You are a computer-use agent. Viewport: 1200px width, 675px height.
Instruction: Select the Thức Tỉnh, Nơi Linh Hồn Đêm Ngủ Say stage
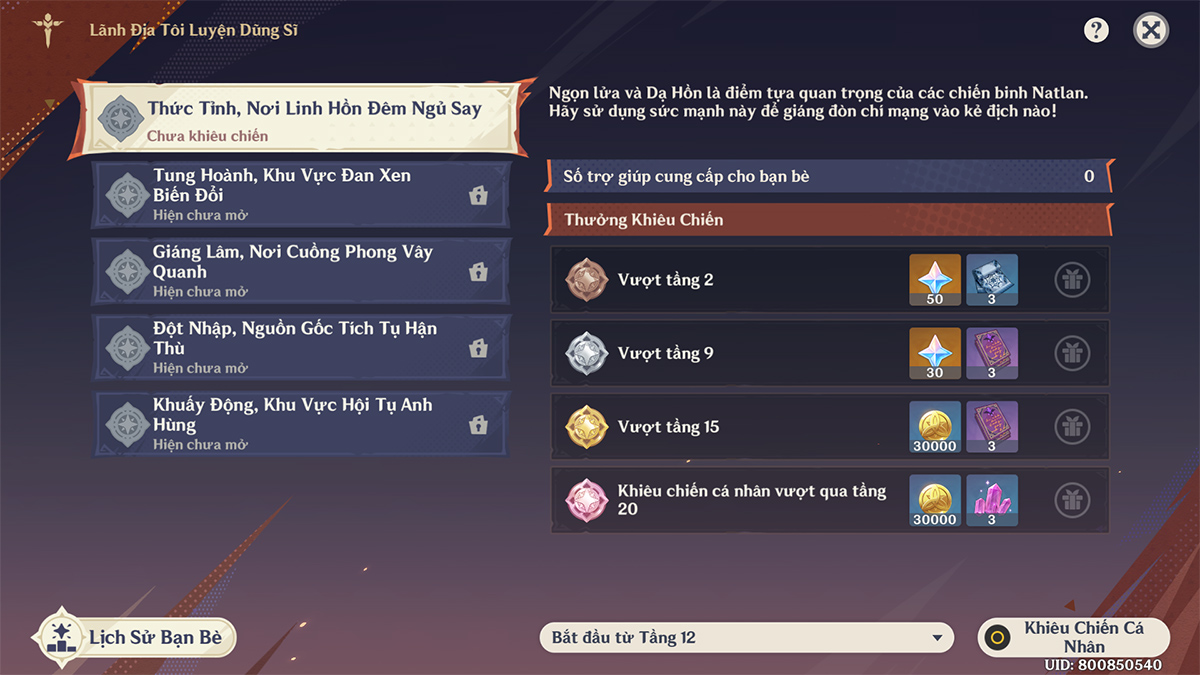point(302,119)
